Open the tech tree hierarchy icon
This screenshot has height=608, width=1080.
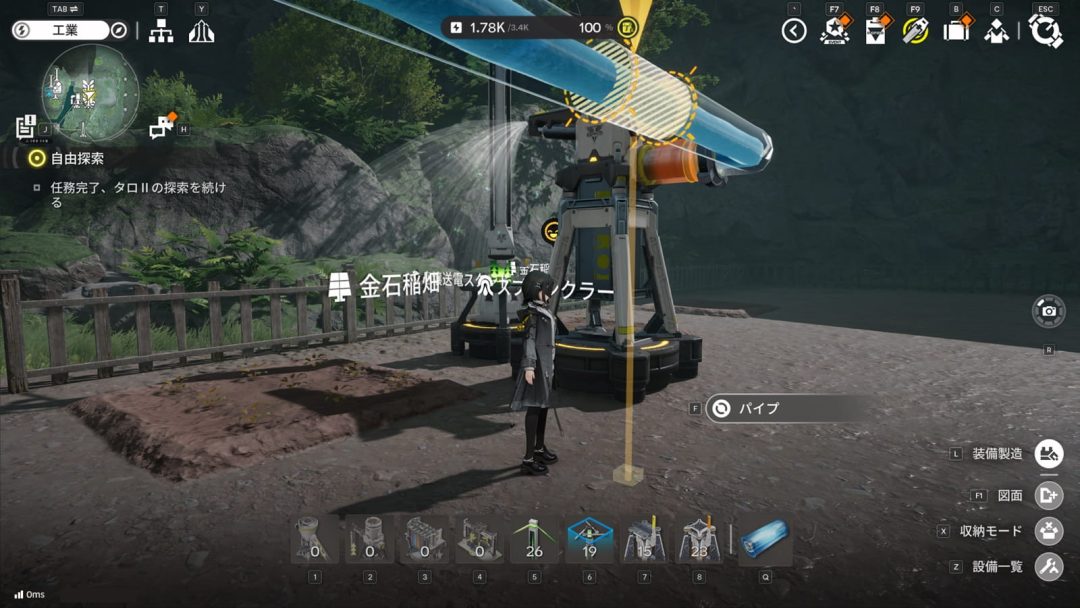[160, 31]
